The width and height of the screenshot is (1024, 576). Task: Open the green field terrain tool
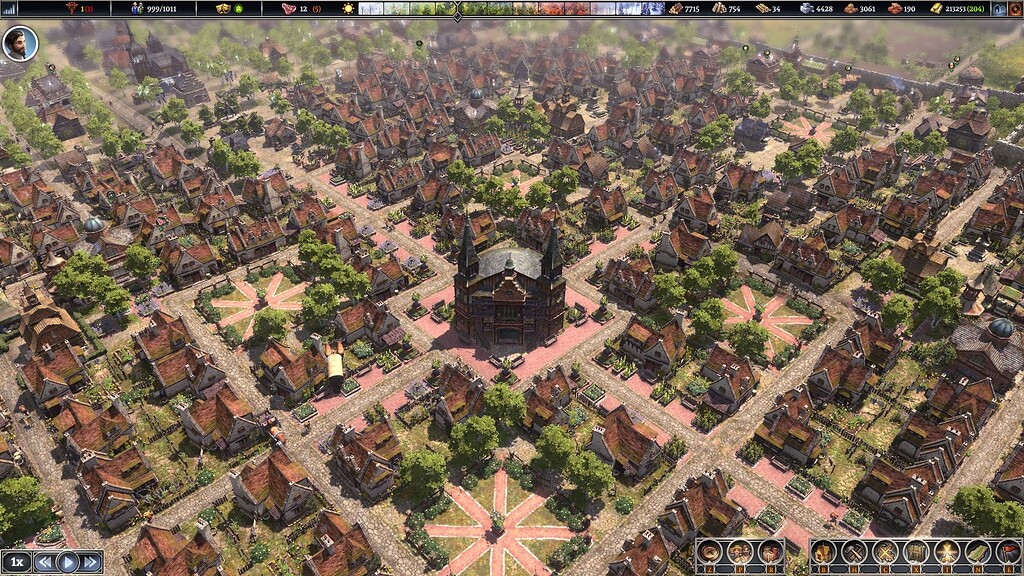pyautogui.click(x=976, y=552)
